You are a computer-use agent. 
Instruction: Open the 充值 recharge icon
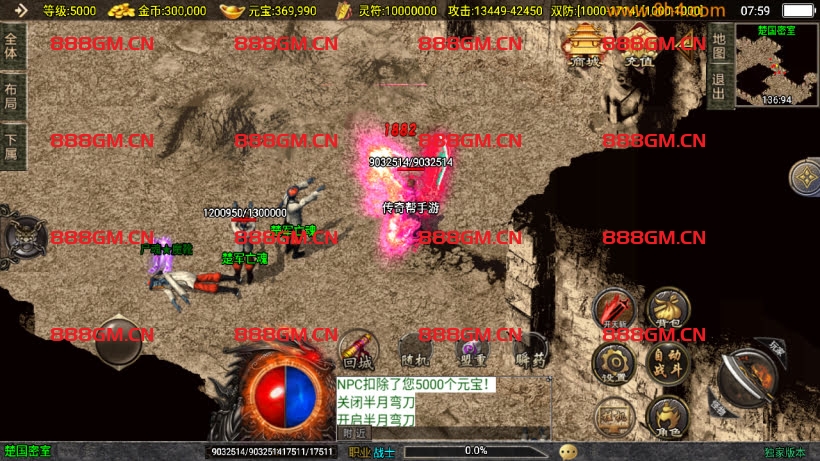(x=638, y=45)
